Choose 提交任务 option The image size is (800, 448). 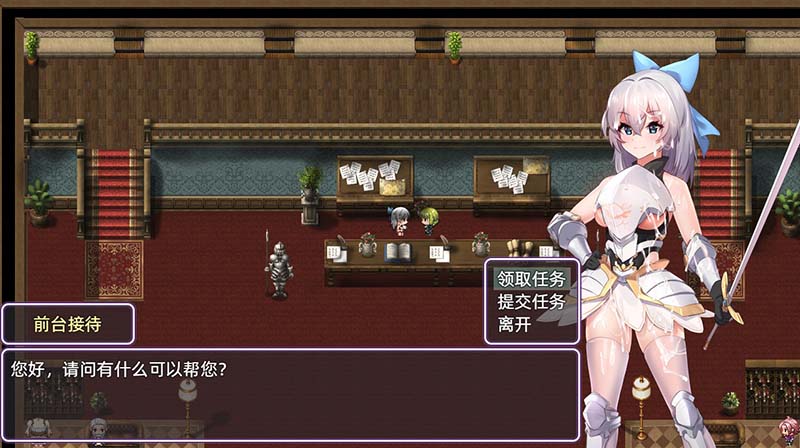coord(531,301)
